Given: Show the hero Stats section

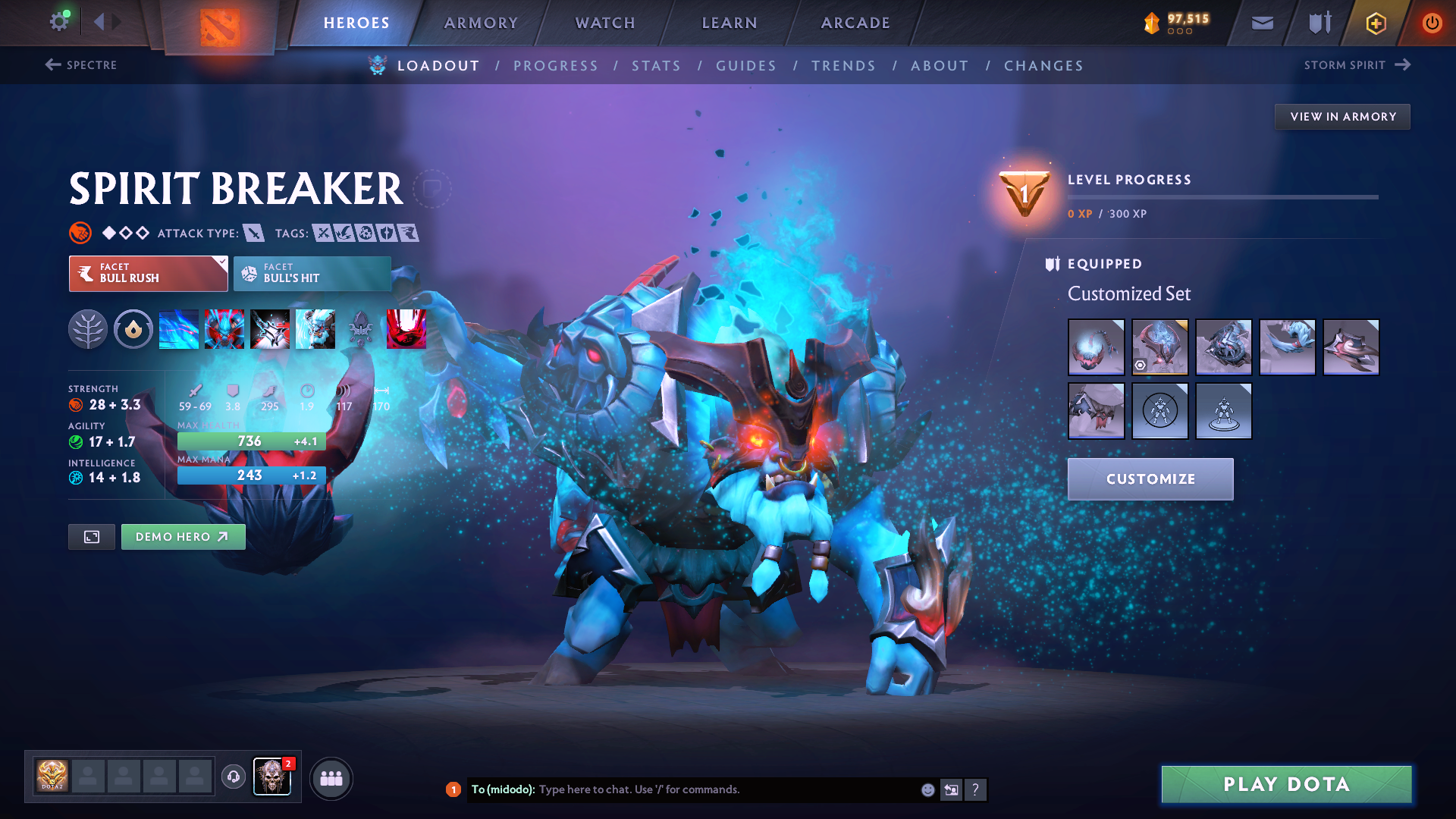Looking at the screenshot, I should coord(656,66).
